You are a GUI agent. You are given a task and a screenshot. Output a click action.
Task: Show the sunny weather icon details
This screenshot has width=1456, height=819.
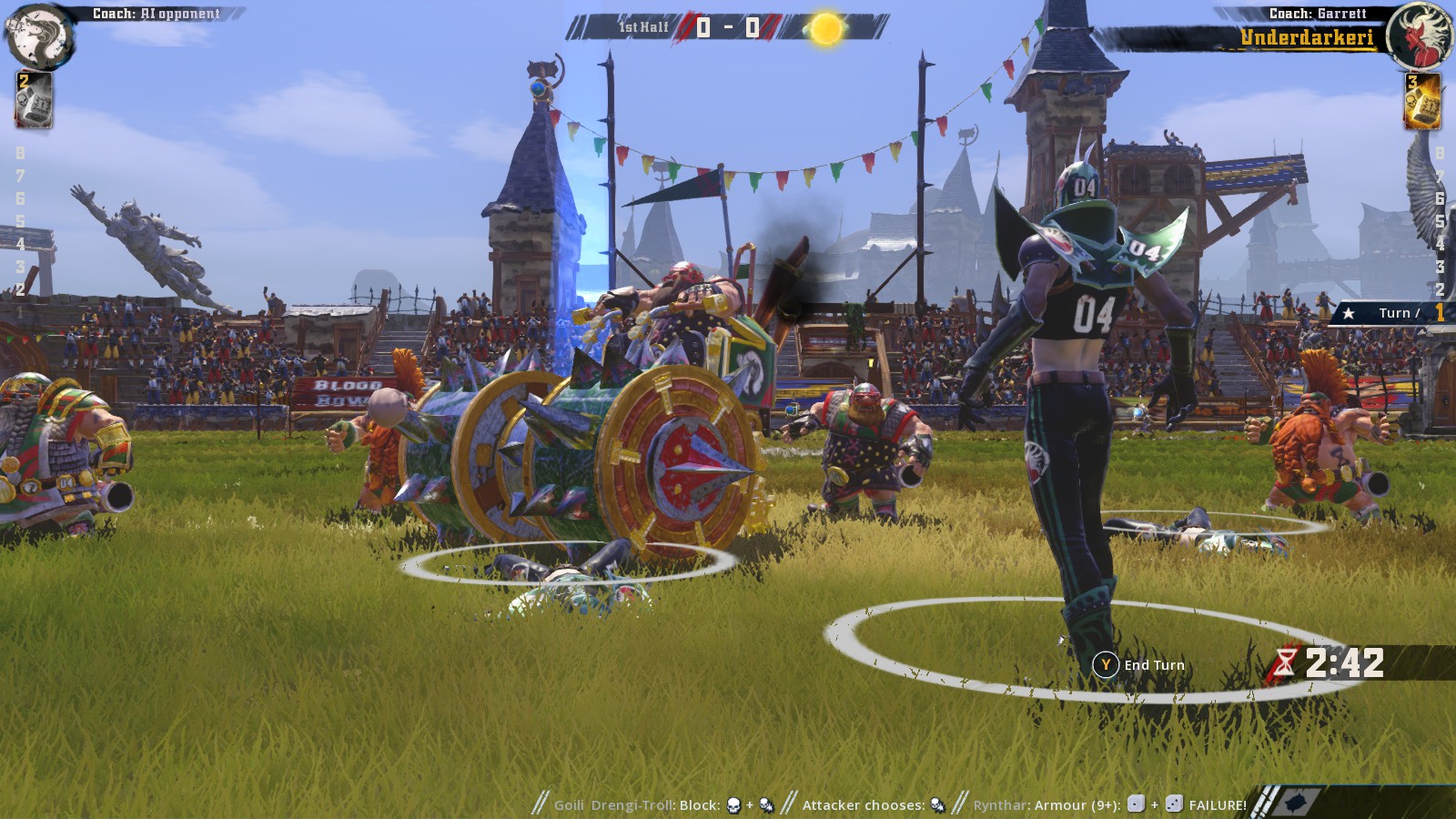coord(826,29)
